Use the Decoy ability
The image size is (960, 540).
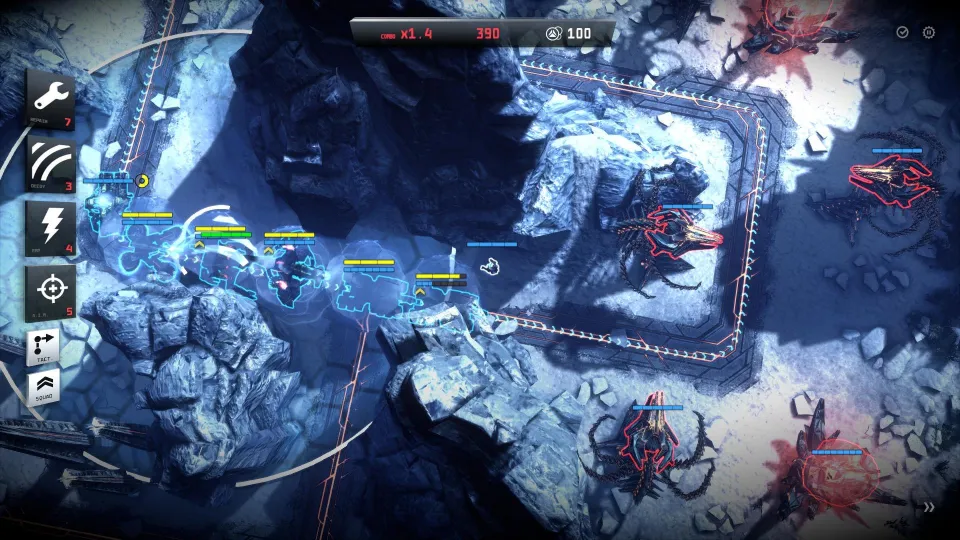point(50,161)
